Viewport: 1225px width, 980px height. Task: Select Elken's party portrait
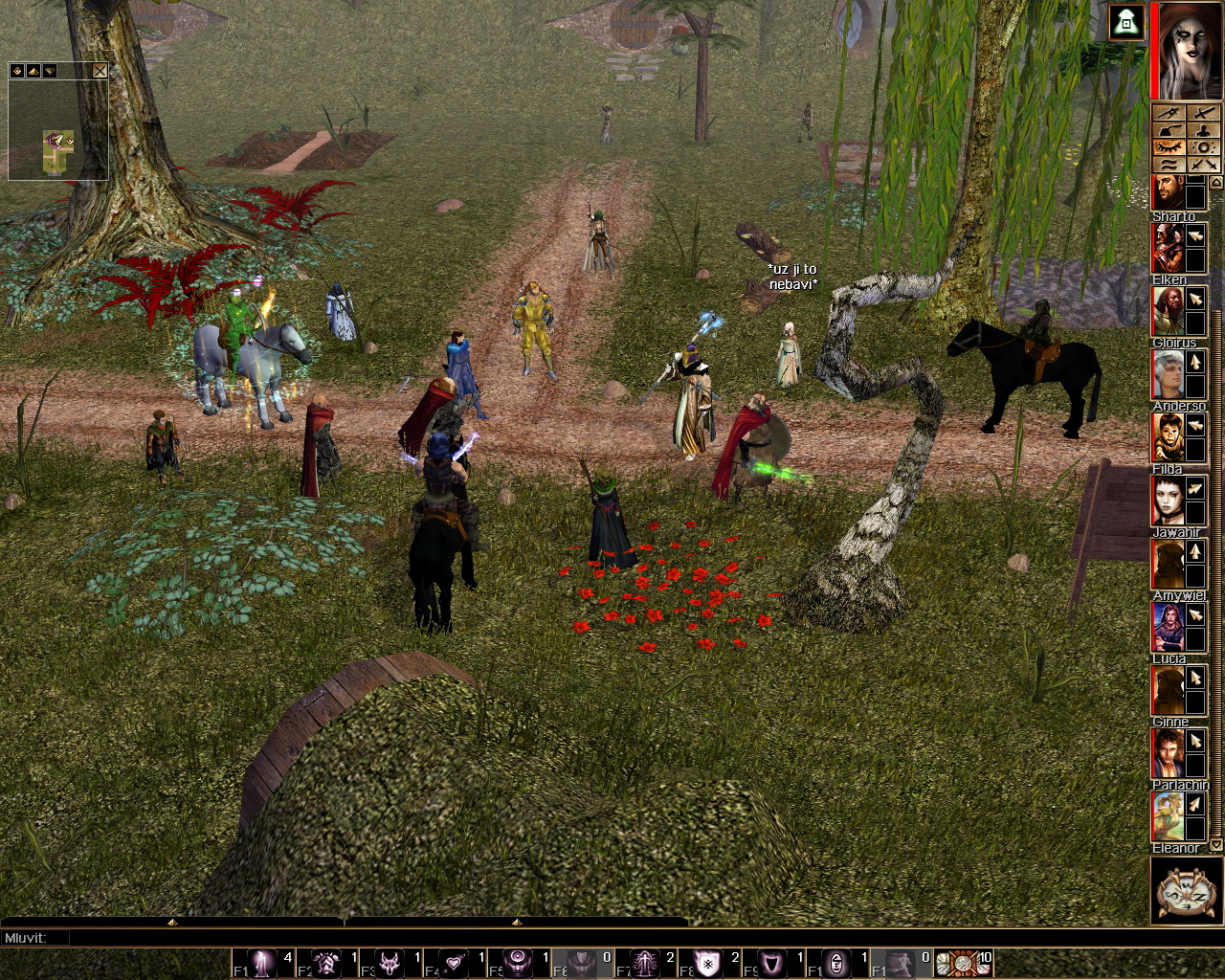pyautogui.click(x=1167, y=249)
